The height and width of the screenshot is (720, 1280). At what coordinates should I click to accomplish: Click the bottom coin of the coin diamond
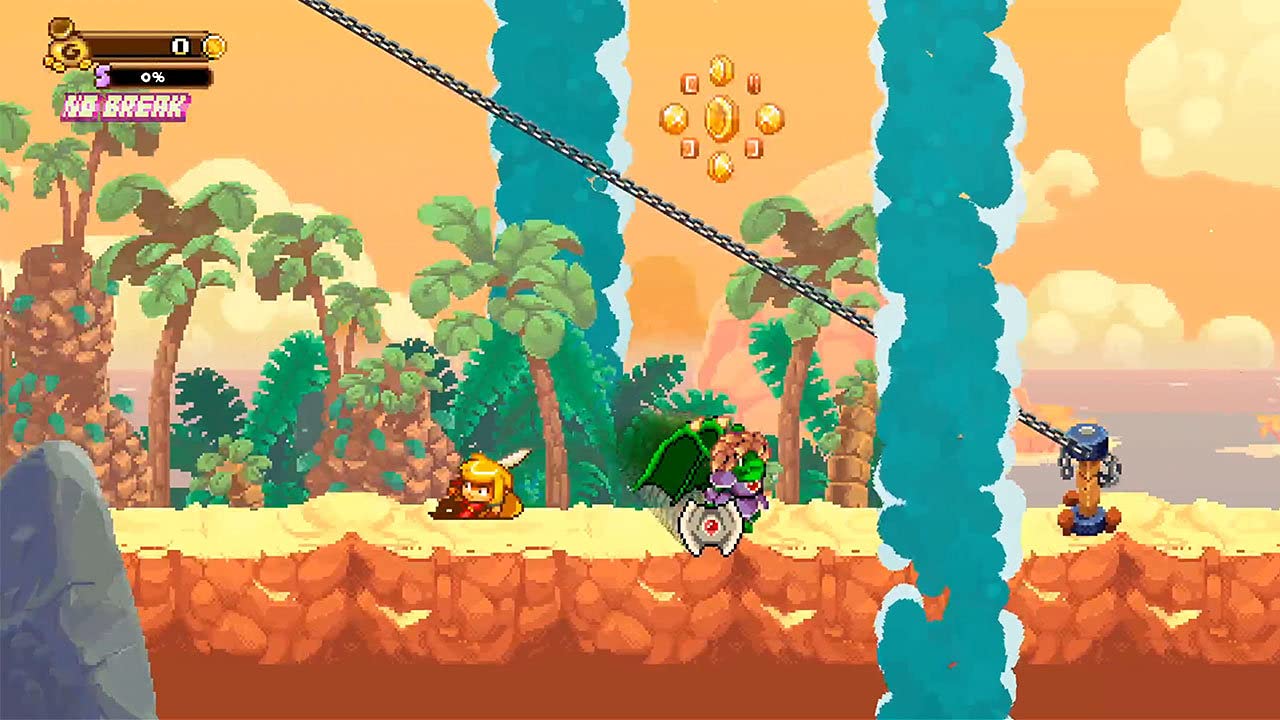click(x=721, y=166)
